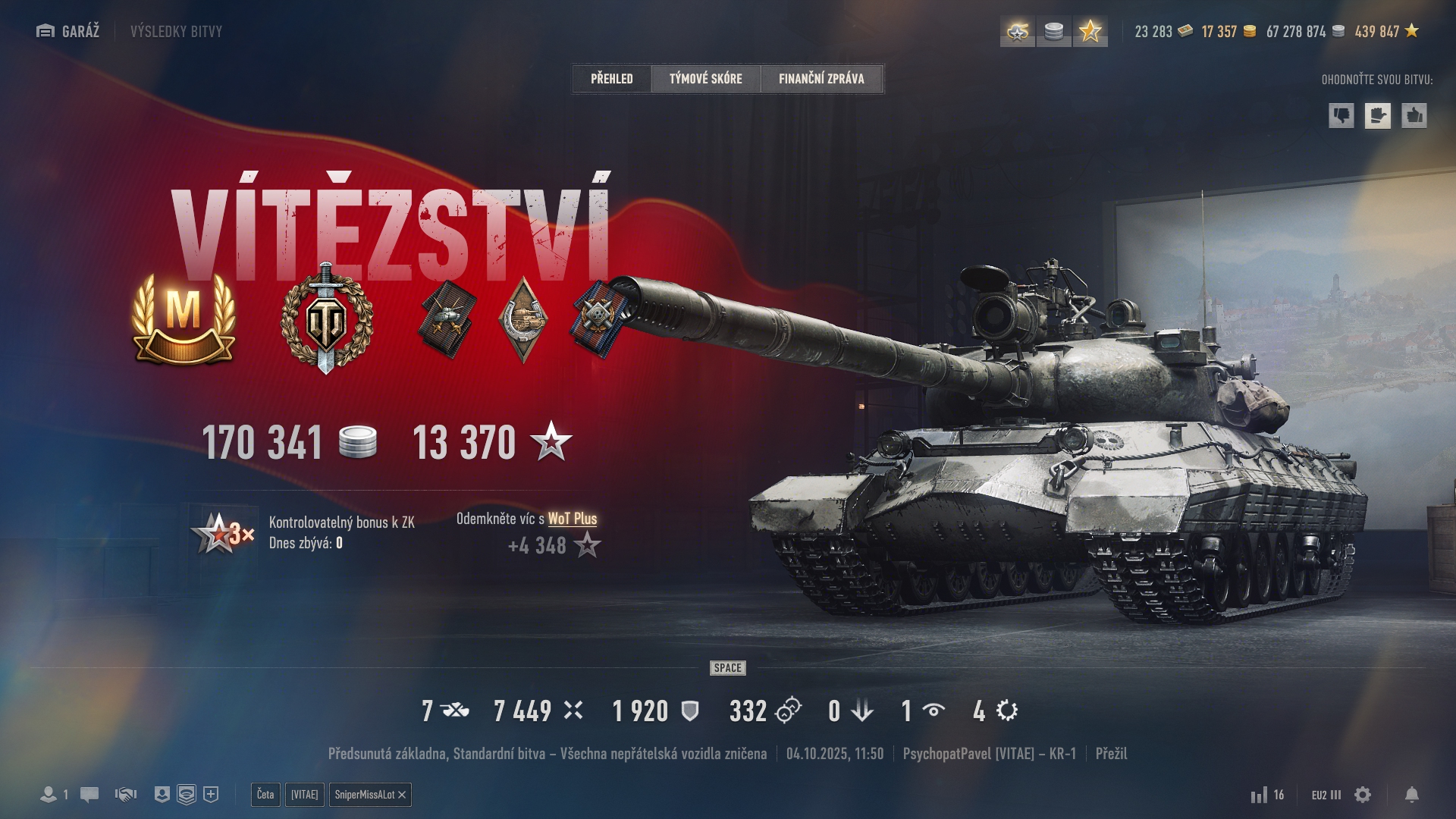Switch to the Přehled tab

coord(611,78)
